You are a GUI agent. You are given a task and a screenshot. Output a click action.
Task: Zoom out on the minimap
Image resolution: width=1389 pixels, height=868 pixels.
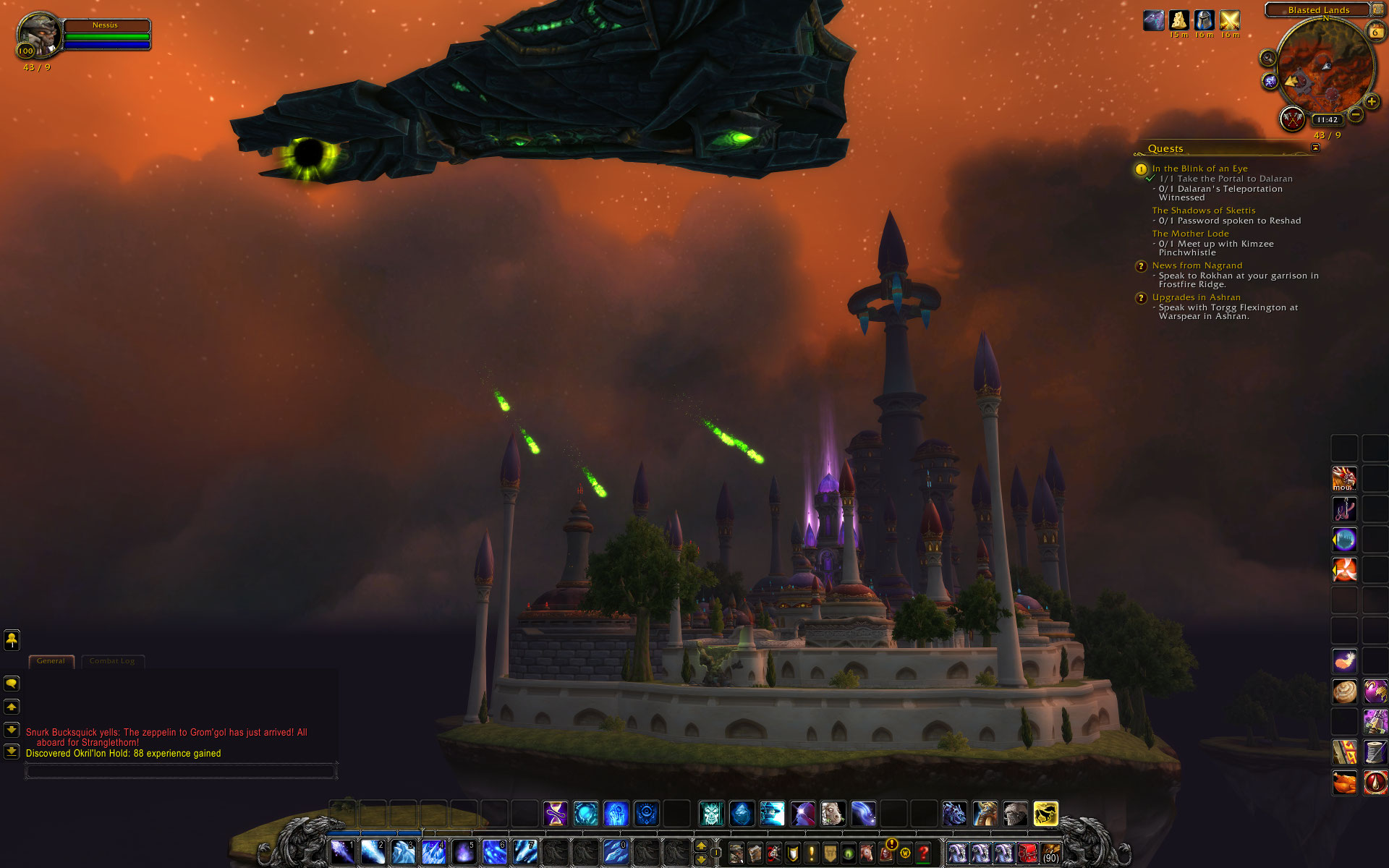[x=1356, y=114]
